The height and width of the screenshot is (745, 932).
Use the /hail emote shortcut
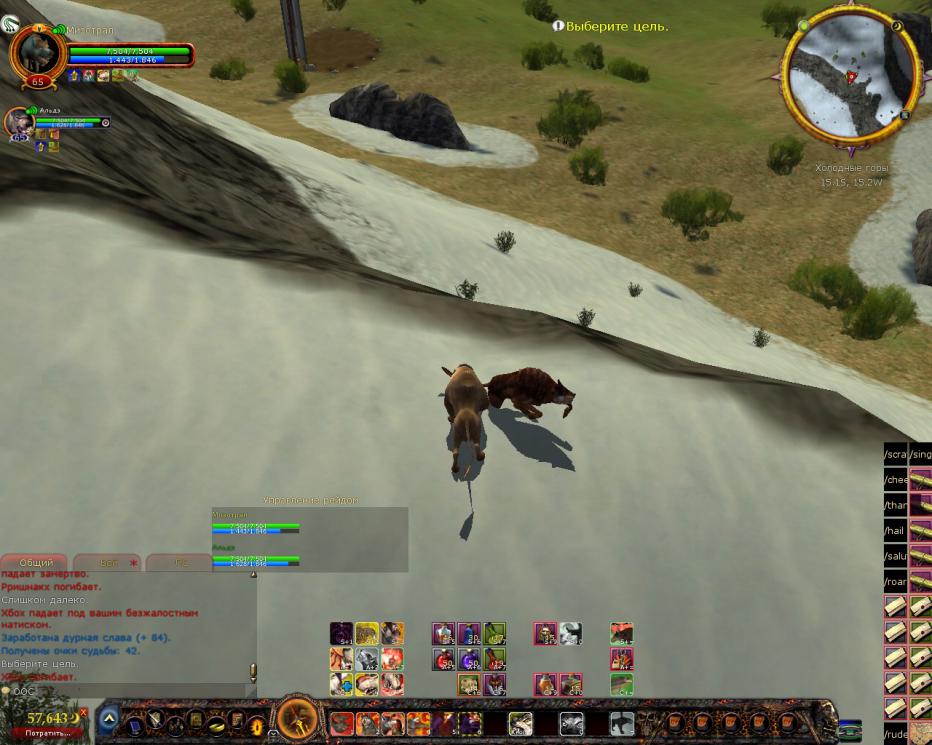[895, 531]
